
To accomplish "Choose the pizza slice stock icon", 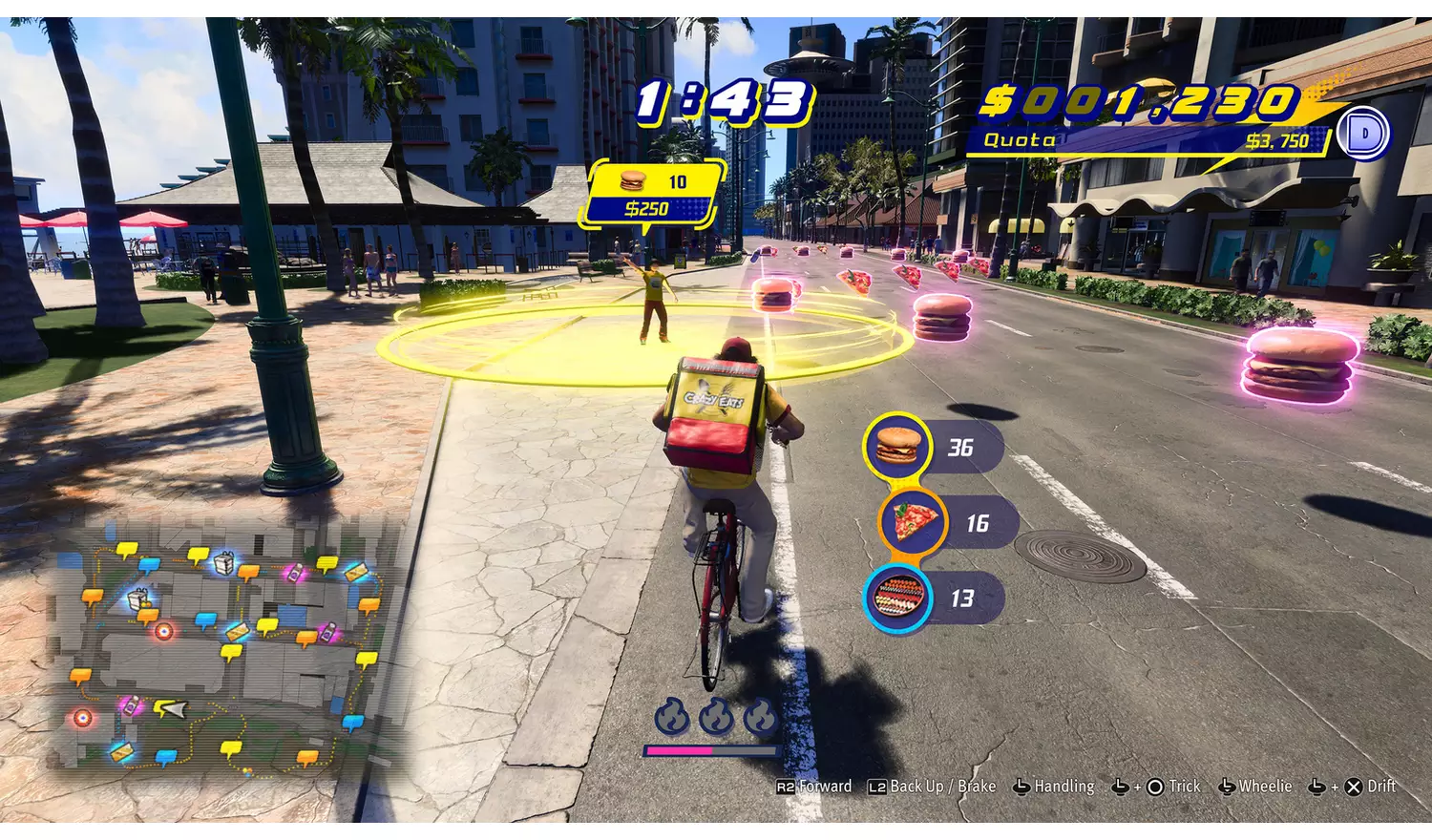I will pos(913,522).
